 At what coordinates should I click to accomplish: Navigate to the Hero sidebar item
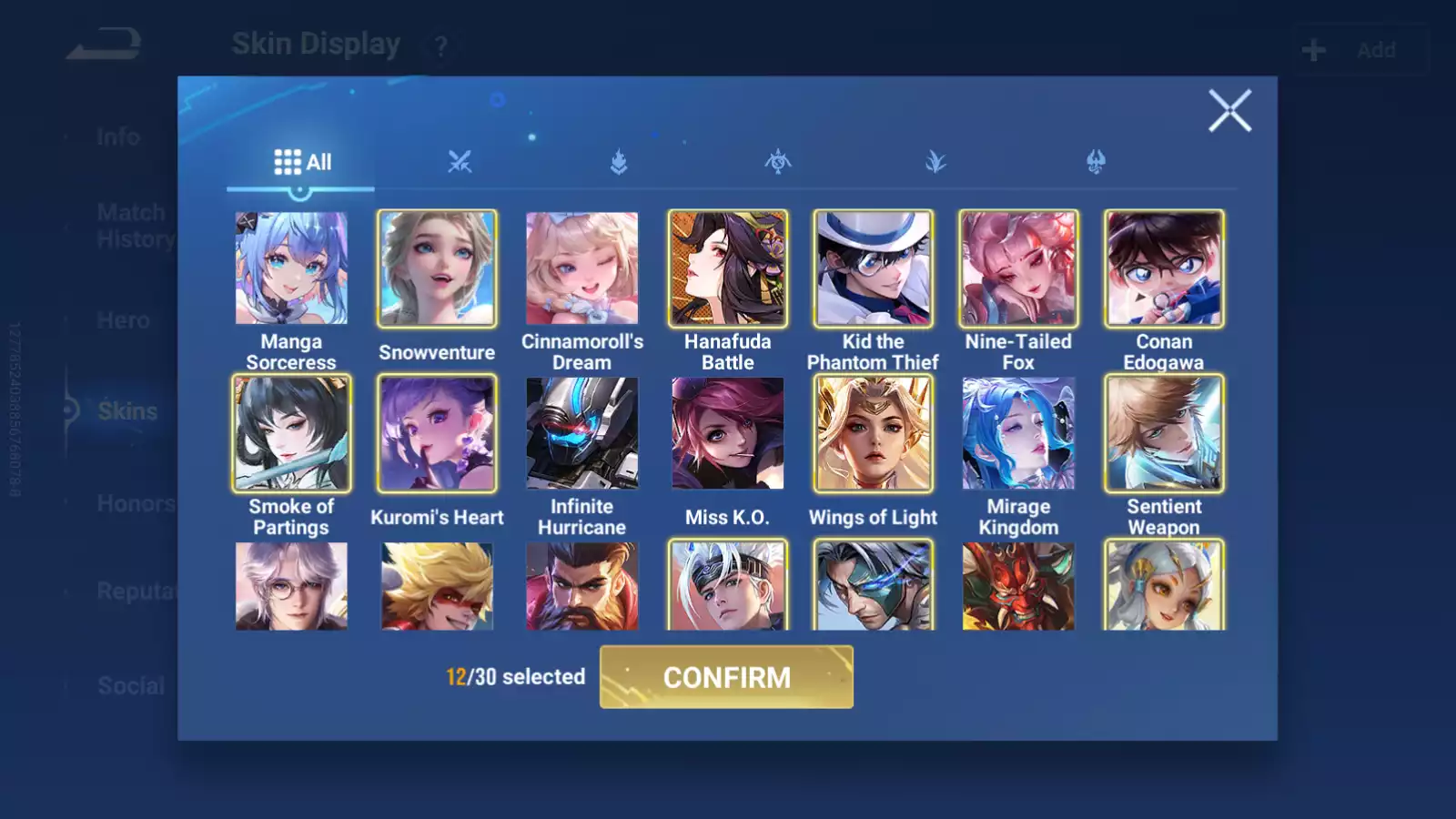tap(124, 320)
